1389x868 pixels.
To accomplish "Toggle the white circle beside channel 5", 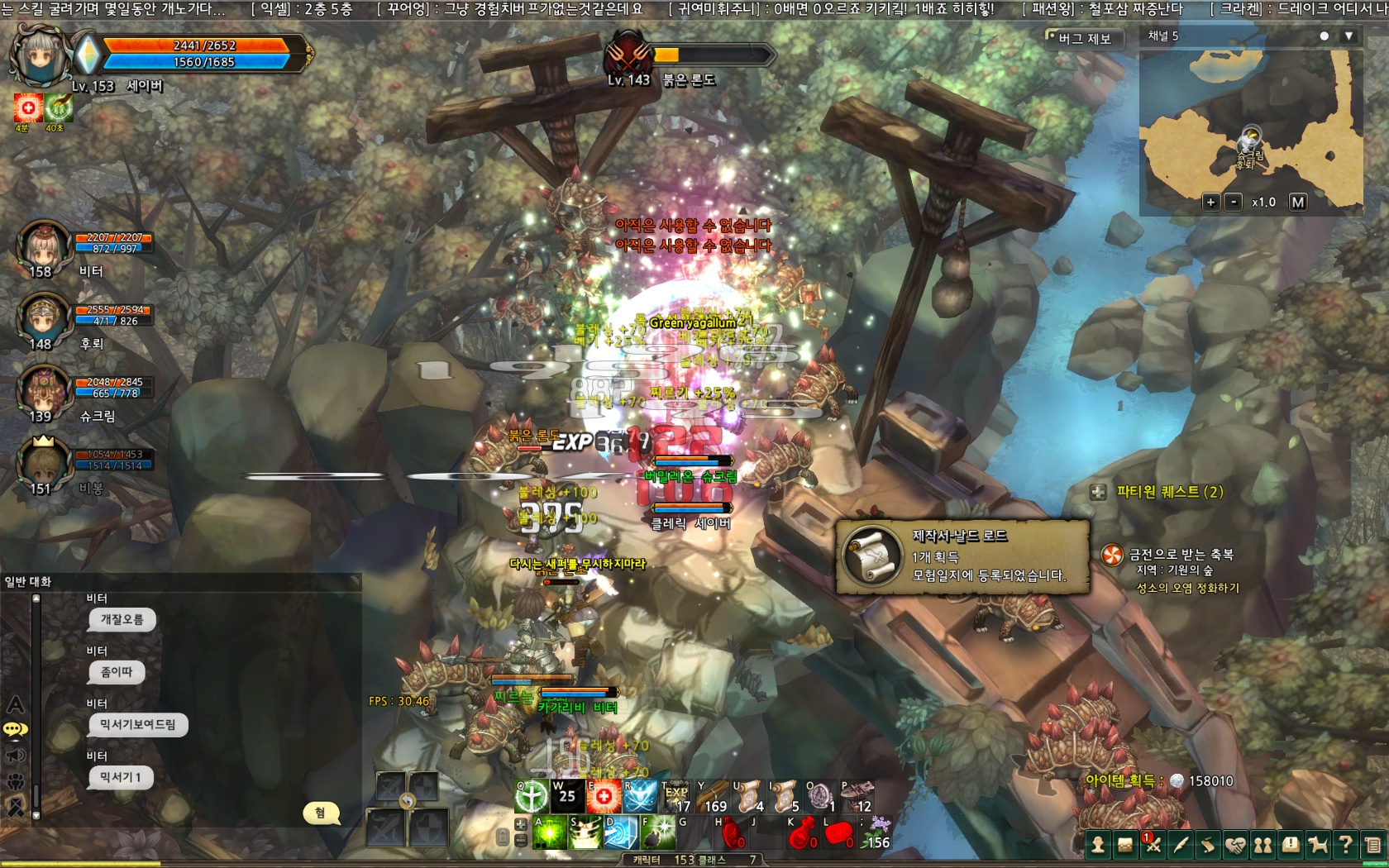I will 1324,36.
